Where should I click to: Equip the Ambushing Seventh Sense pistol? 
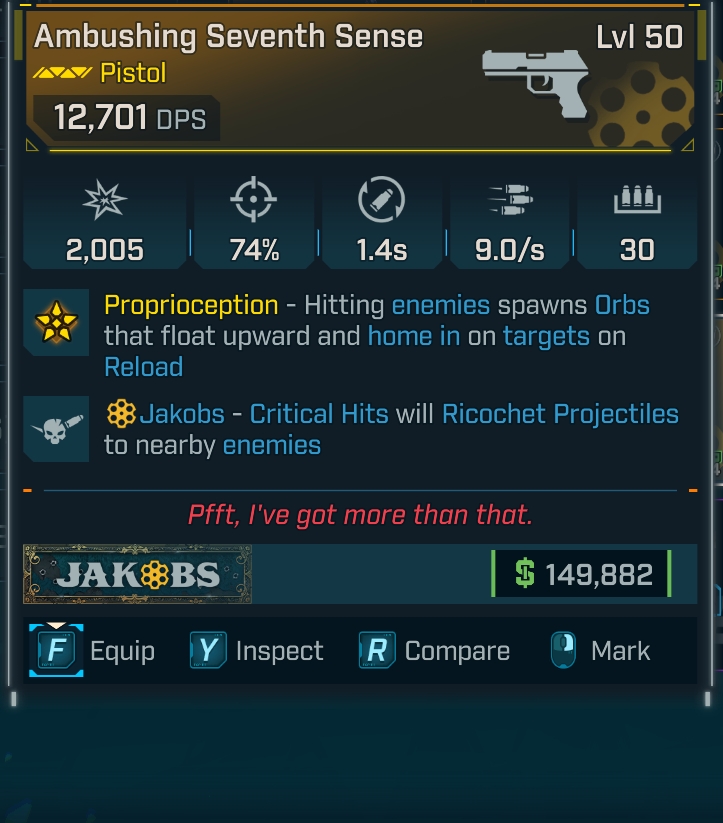[x=93, y=651]
